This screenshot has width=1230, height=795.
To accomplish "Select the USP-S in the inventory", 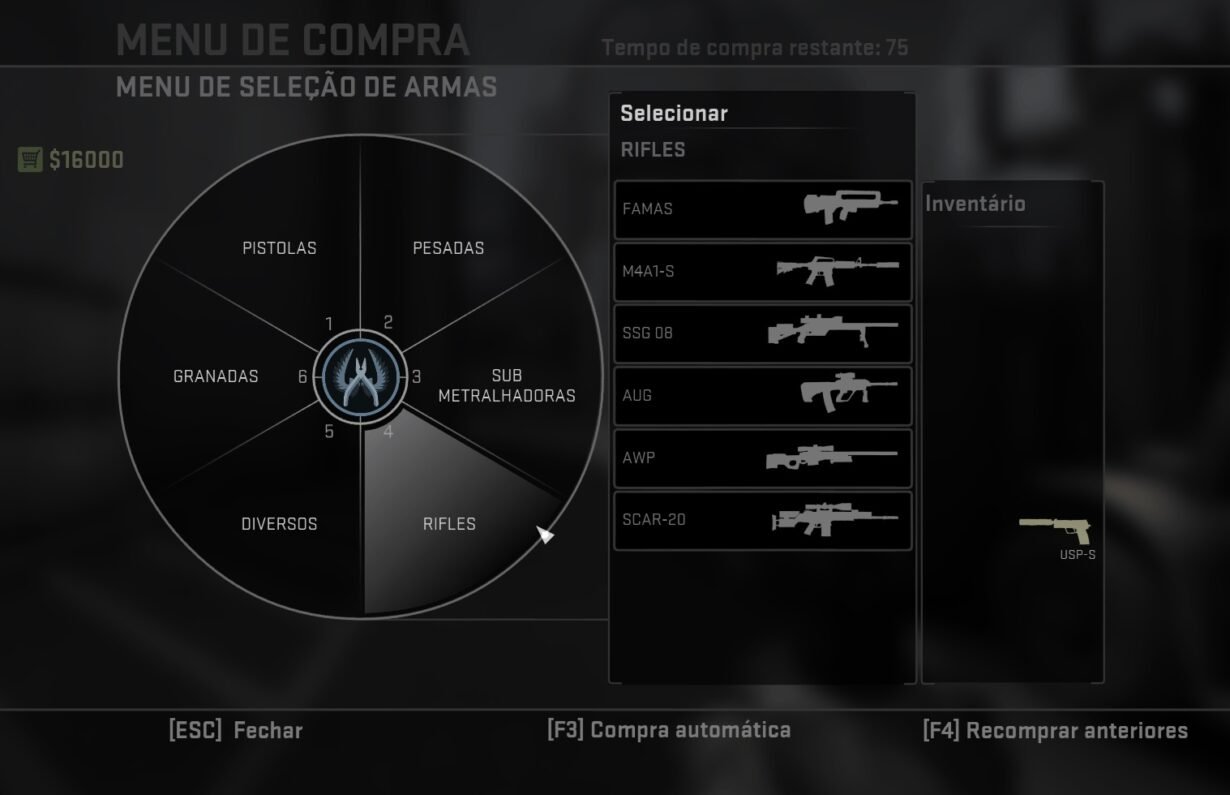I will [1056, 531].
